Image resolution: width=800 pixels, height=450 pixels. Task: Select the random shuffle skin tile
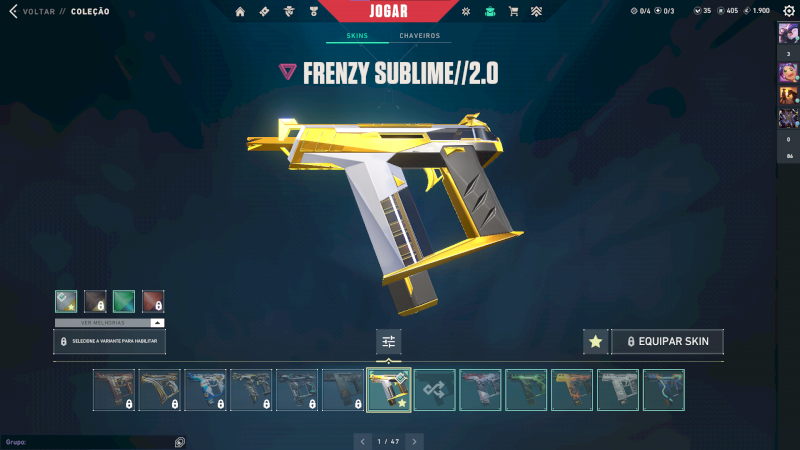pos(435,390)
